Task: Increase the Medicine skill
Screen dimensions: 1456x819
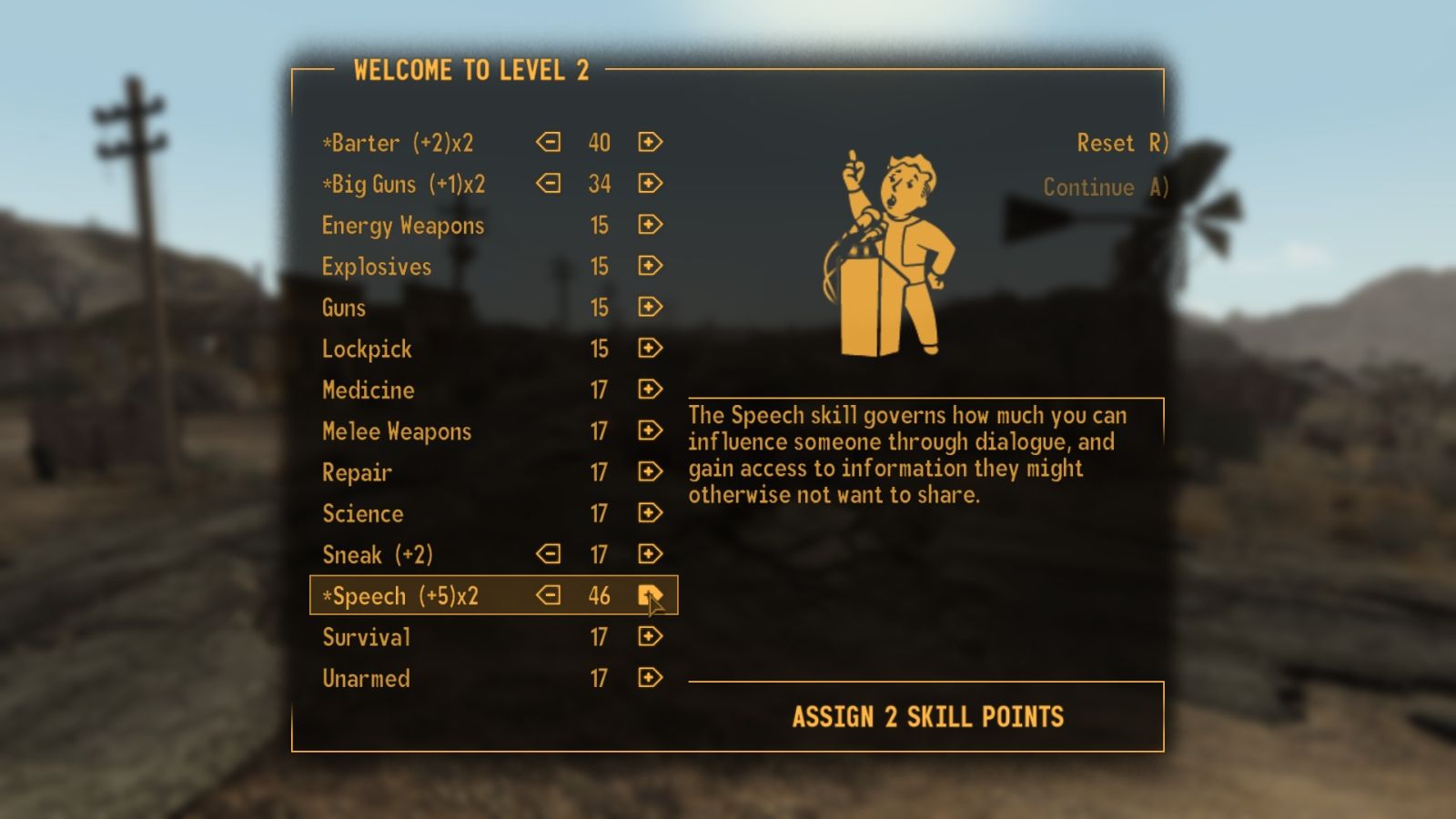Action: click(650, 389)
